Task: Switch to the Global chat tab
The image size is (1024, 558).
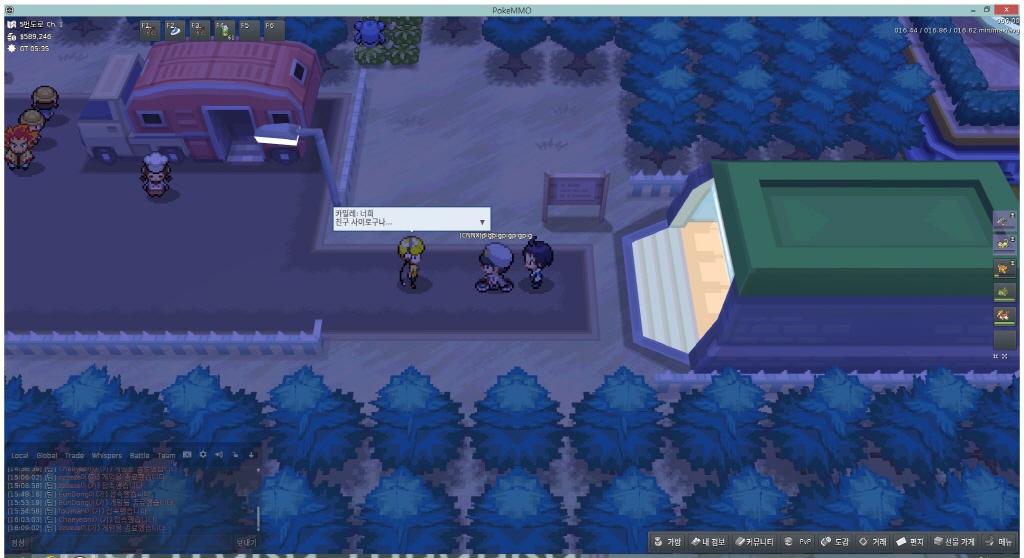Action: click(47, 455)
